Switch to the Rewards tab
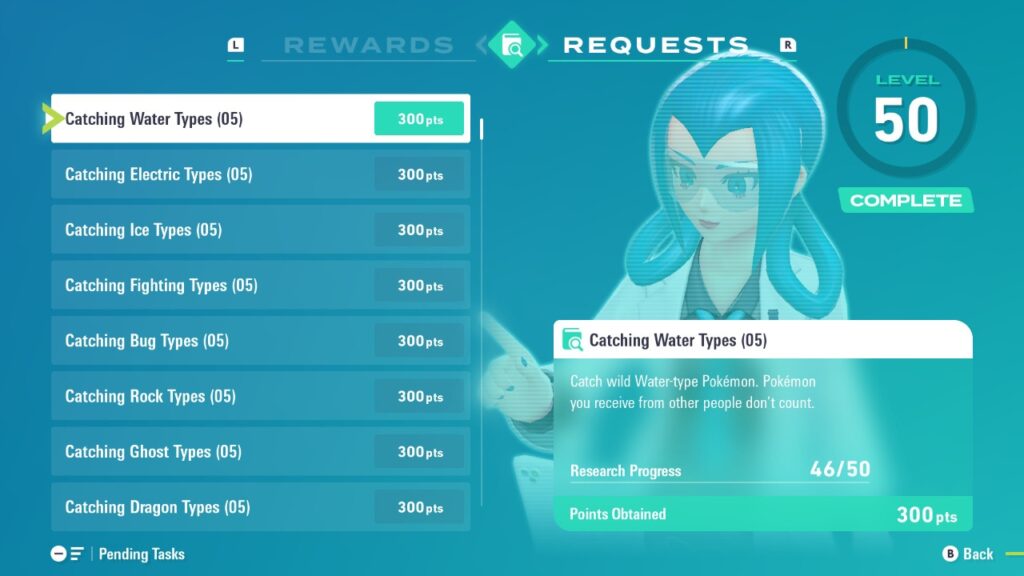 click(x=368, y=45)
